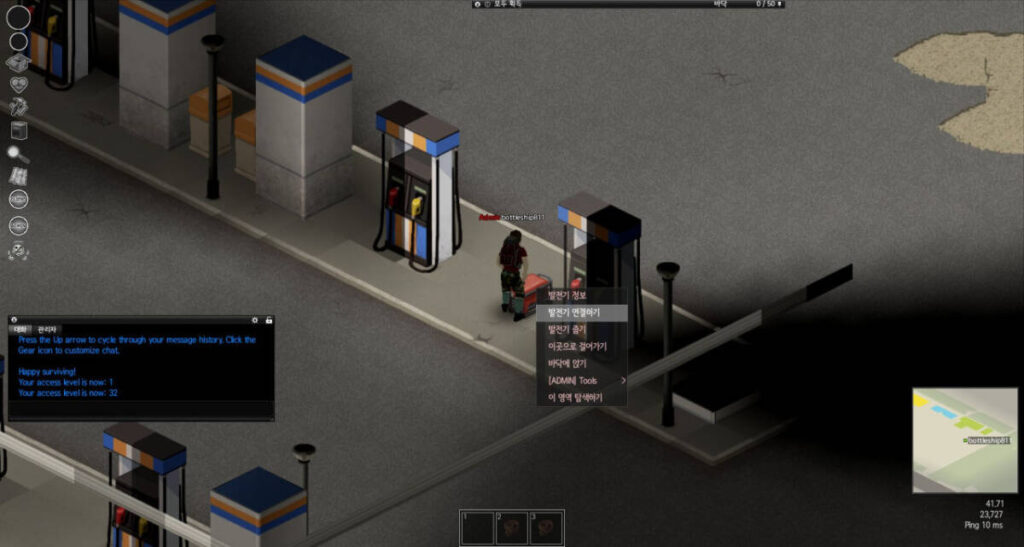Viewport: 1024px width, 547px height.
Task: Choose 이곳으로 걸어가기 option
Action: (575, 346)
